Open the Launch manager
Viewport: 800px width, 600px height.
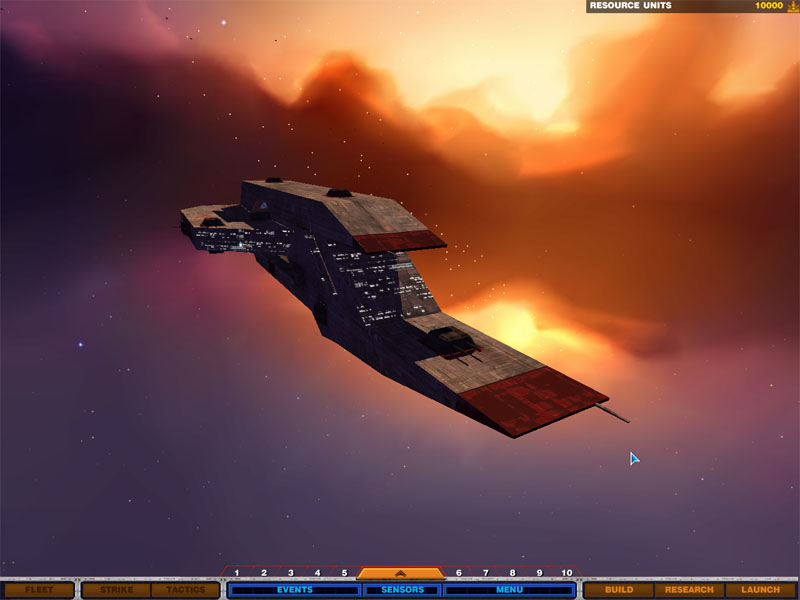[760, 590]
